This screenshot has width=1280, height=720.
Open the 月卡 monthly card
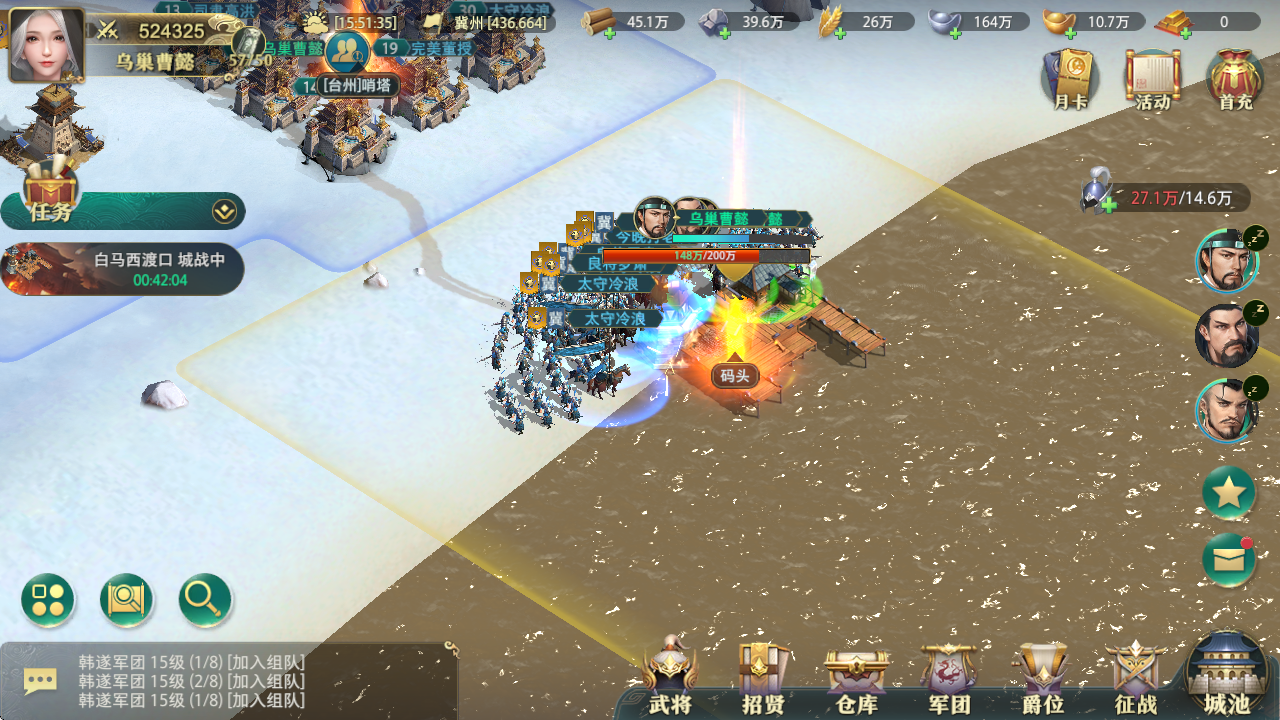pos(1069,78)
